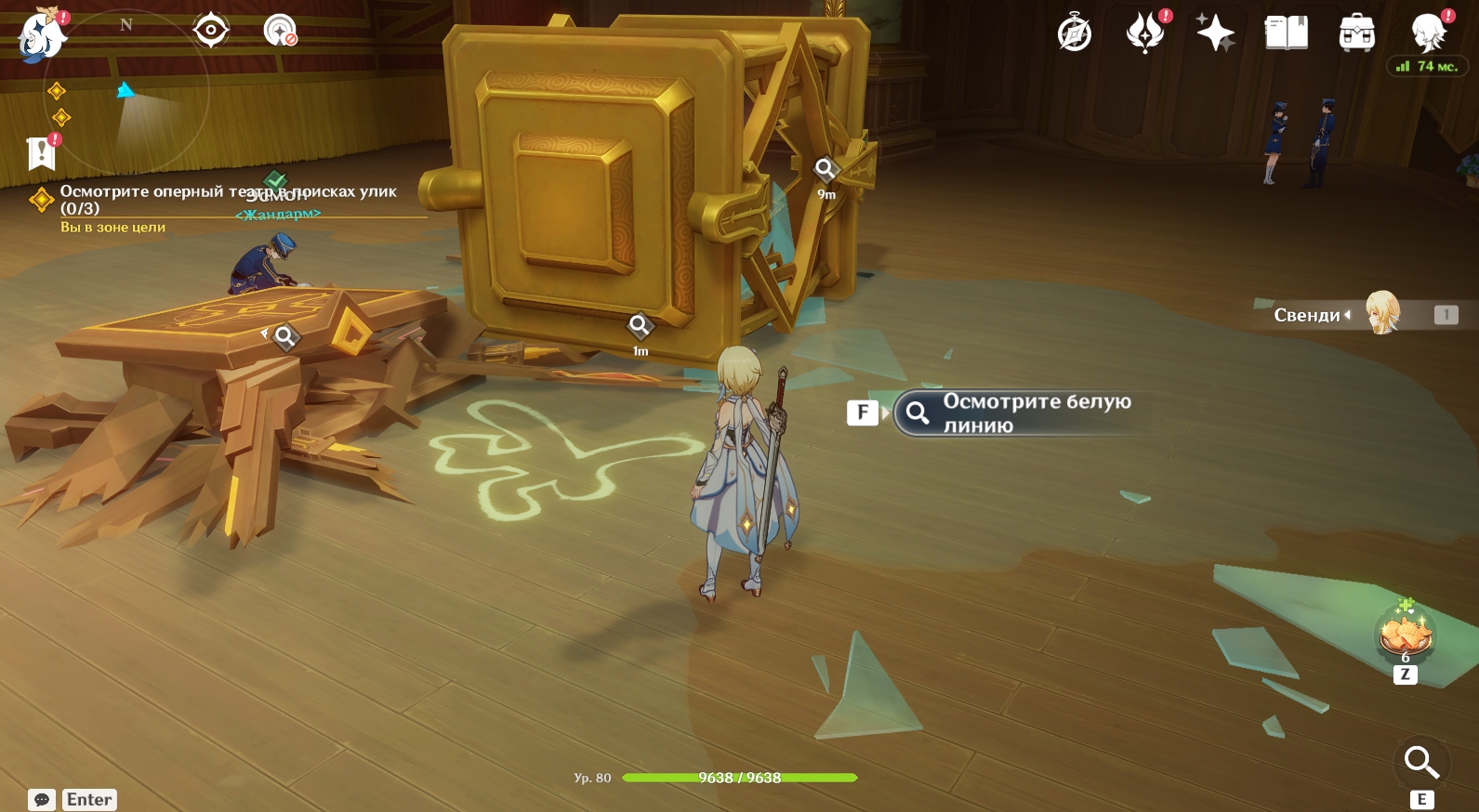The height and width of the screenshot is (812, 1479).
Task: Open the Paimon menu icon
Action: tap(41, 35)
